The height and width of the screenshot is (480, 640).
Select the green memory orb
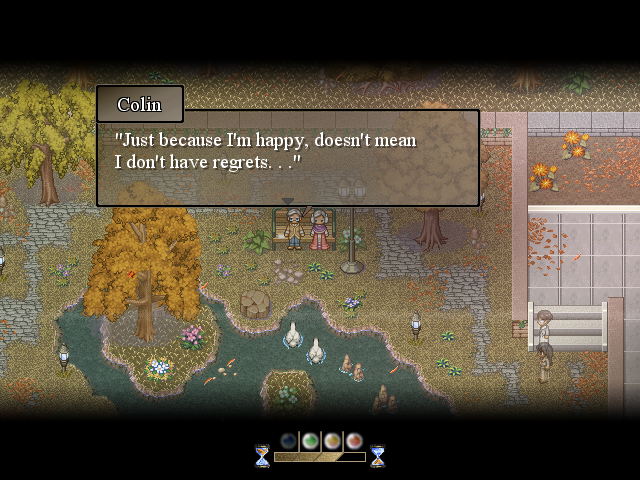click(310, 440)
